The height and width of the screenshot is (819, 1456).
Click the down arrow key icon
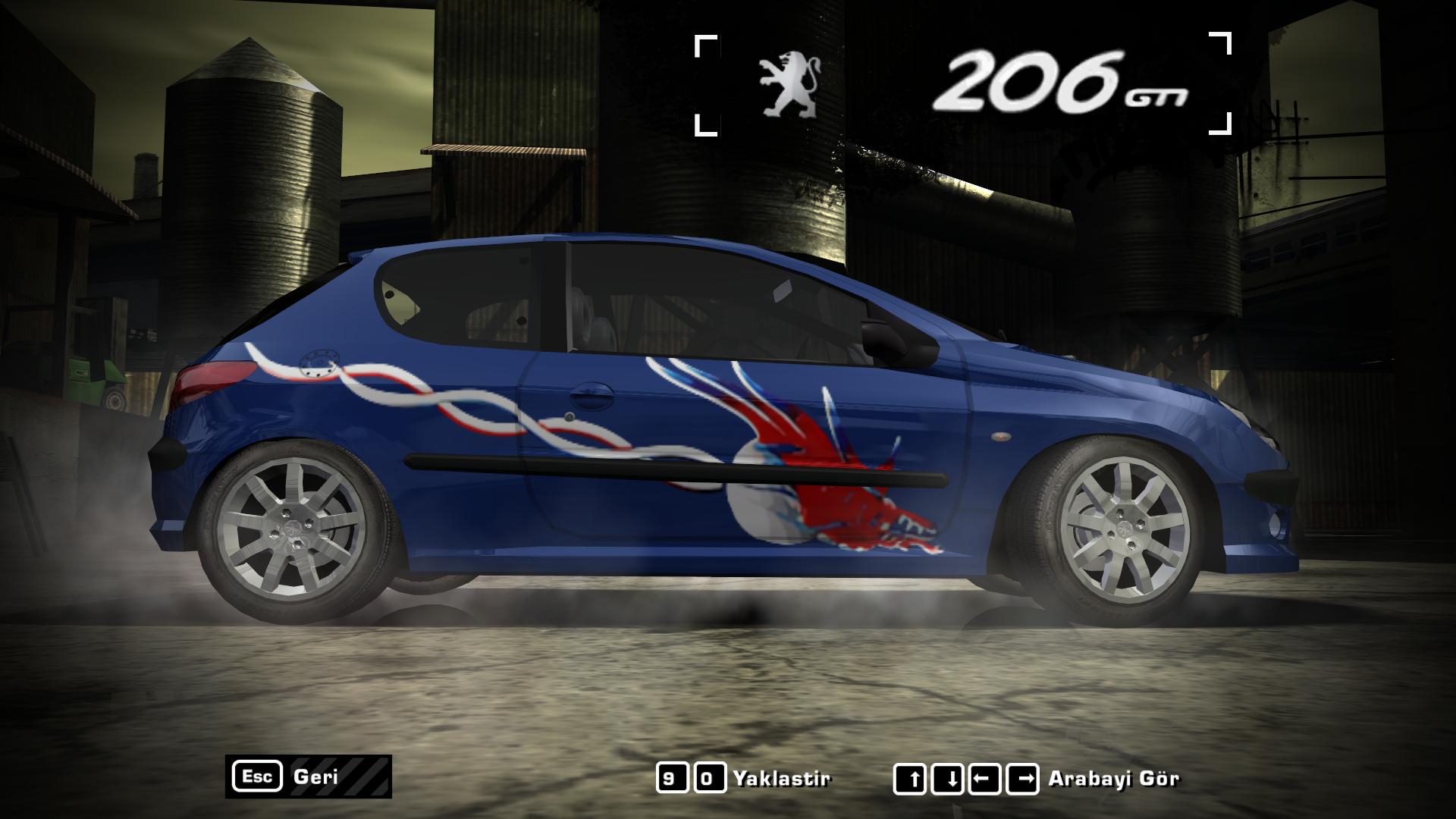(947, 777)
